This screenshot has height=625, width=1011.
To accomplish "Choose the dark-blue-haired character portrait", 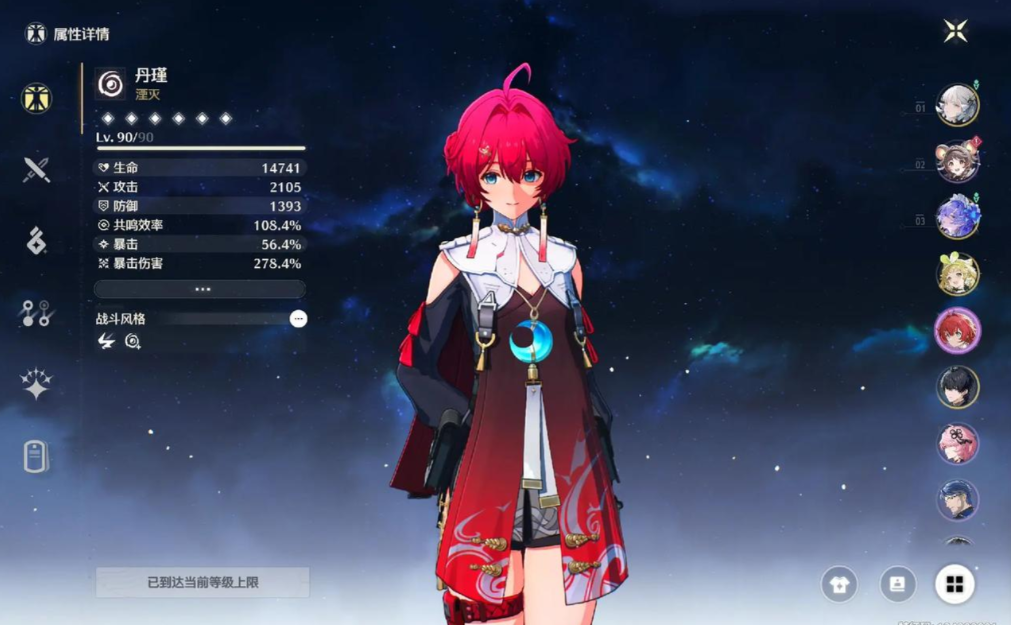I will tap(957, 499).
